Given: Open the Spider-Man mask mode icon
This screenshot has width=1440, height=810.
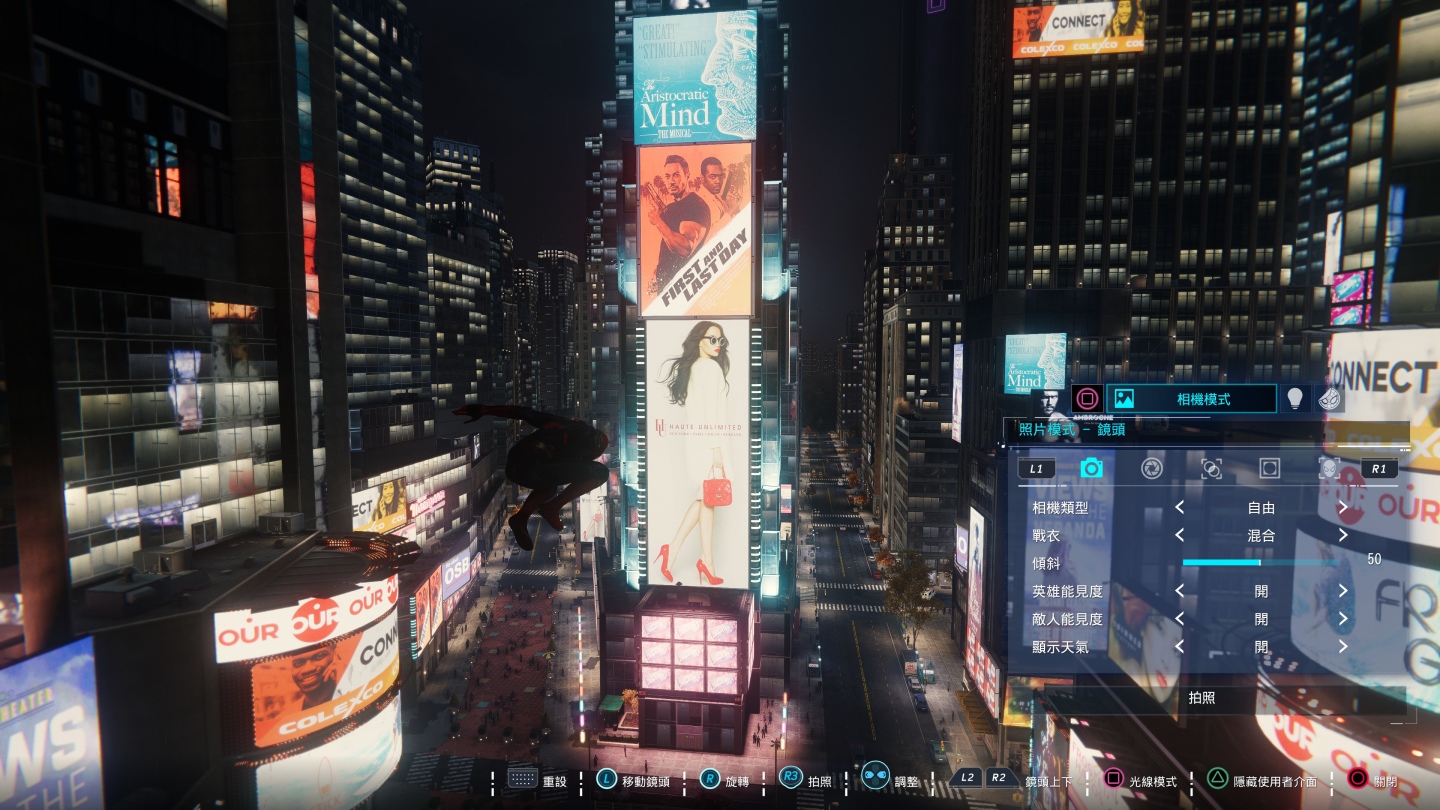Looking at the screenshot, I should pos(1330,399).
